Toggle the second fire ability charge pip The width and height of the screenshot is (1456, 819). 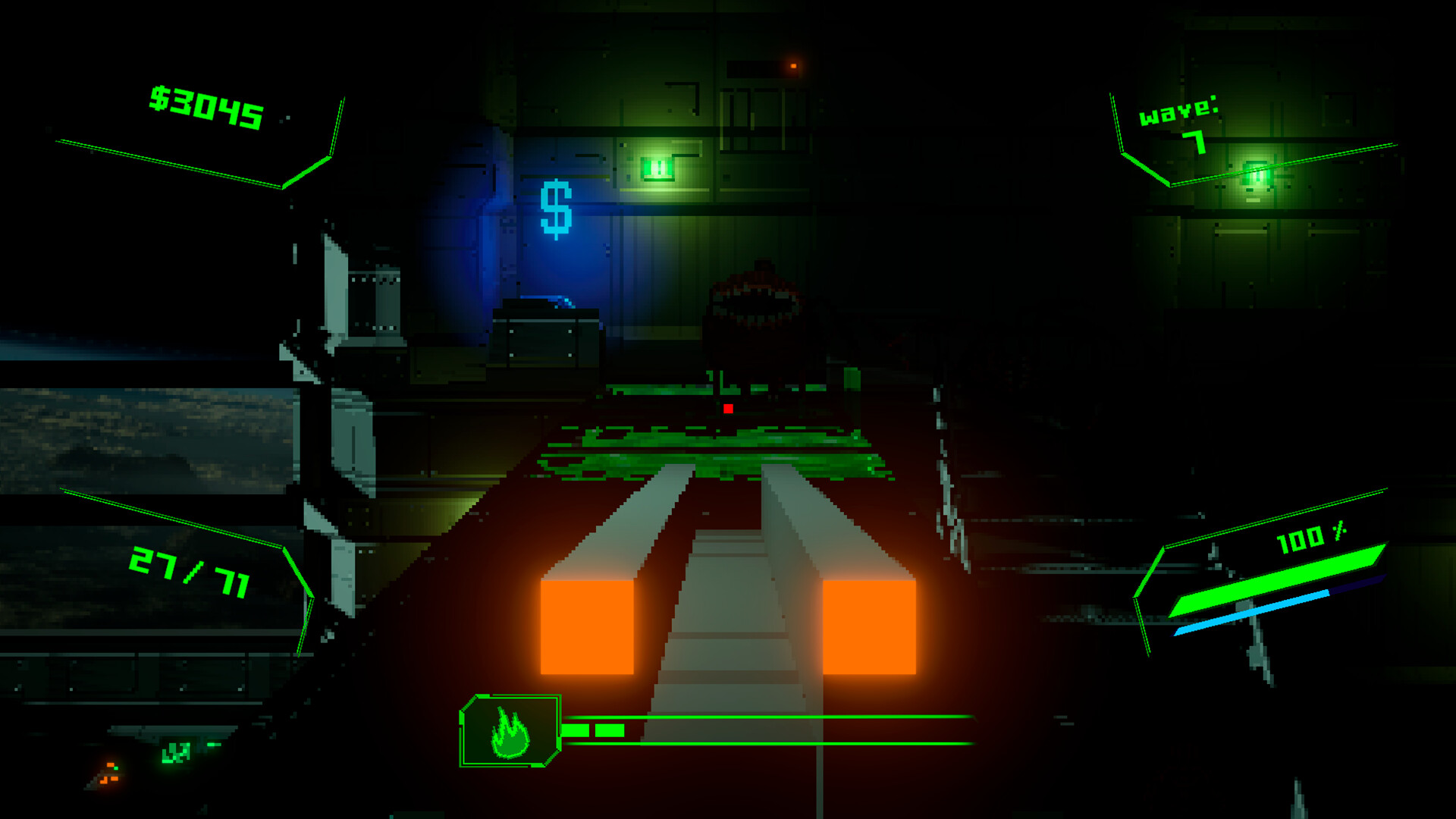point(610,730)
